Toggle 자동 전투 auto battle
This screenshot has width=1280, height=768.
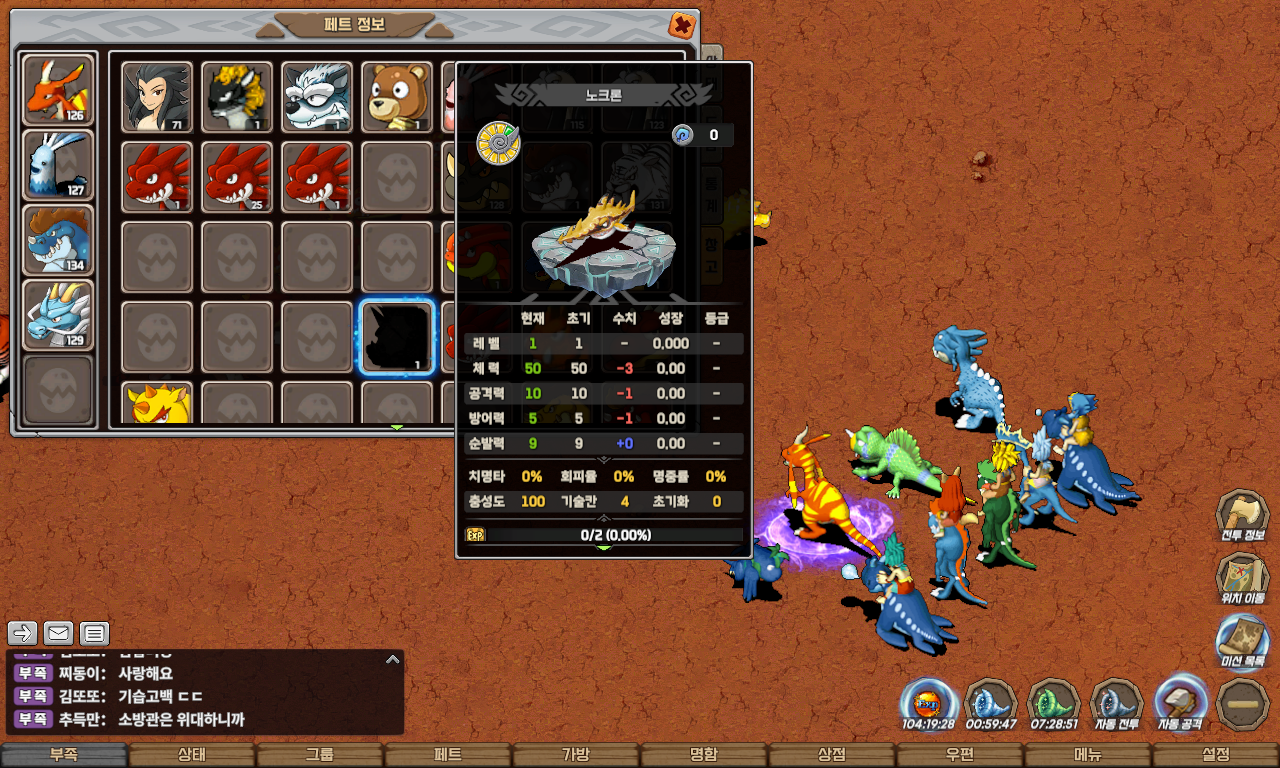1116,704
